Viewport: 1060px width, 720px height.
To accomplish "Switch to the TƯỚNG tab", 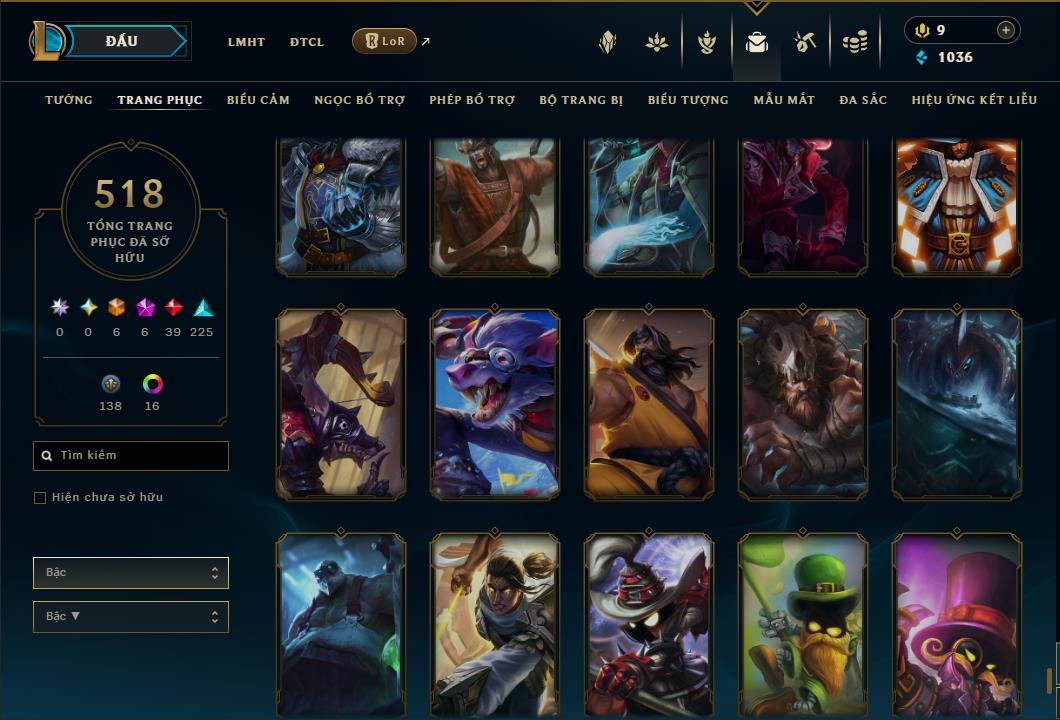I will click(69, 100).
